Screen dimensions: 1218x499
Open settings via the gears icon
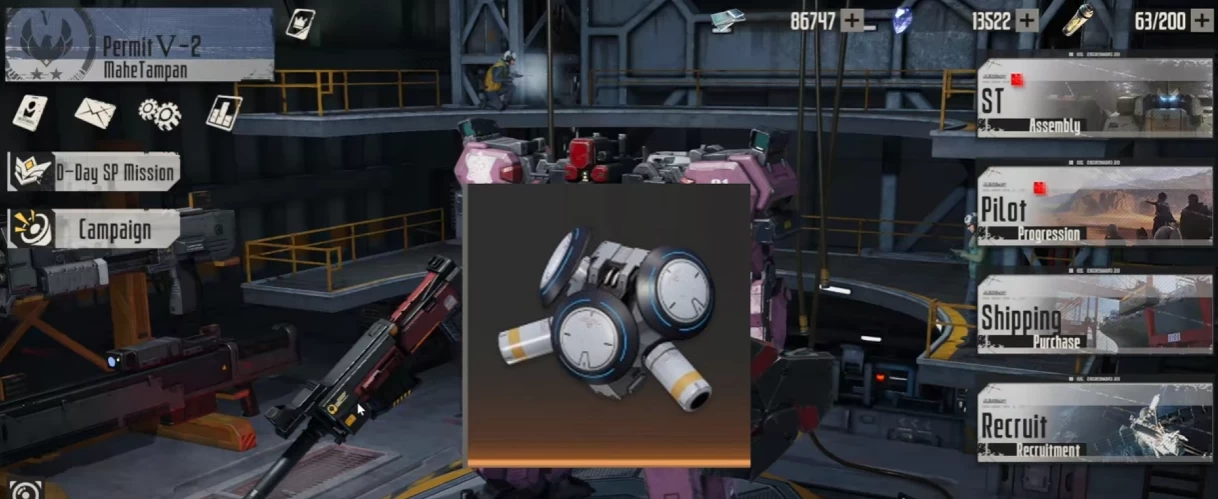[x=160, y=113]
